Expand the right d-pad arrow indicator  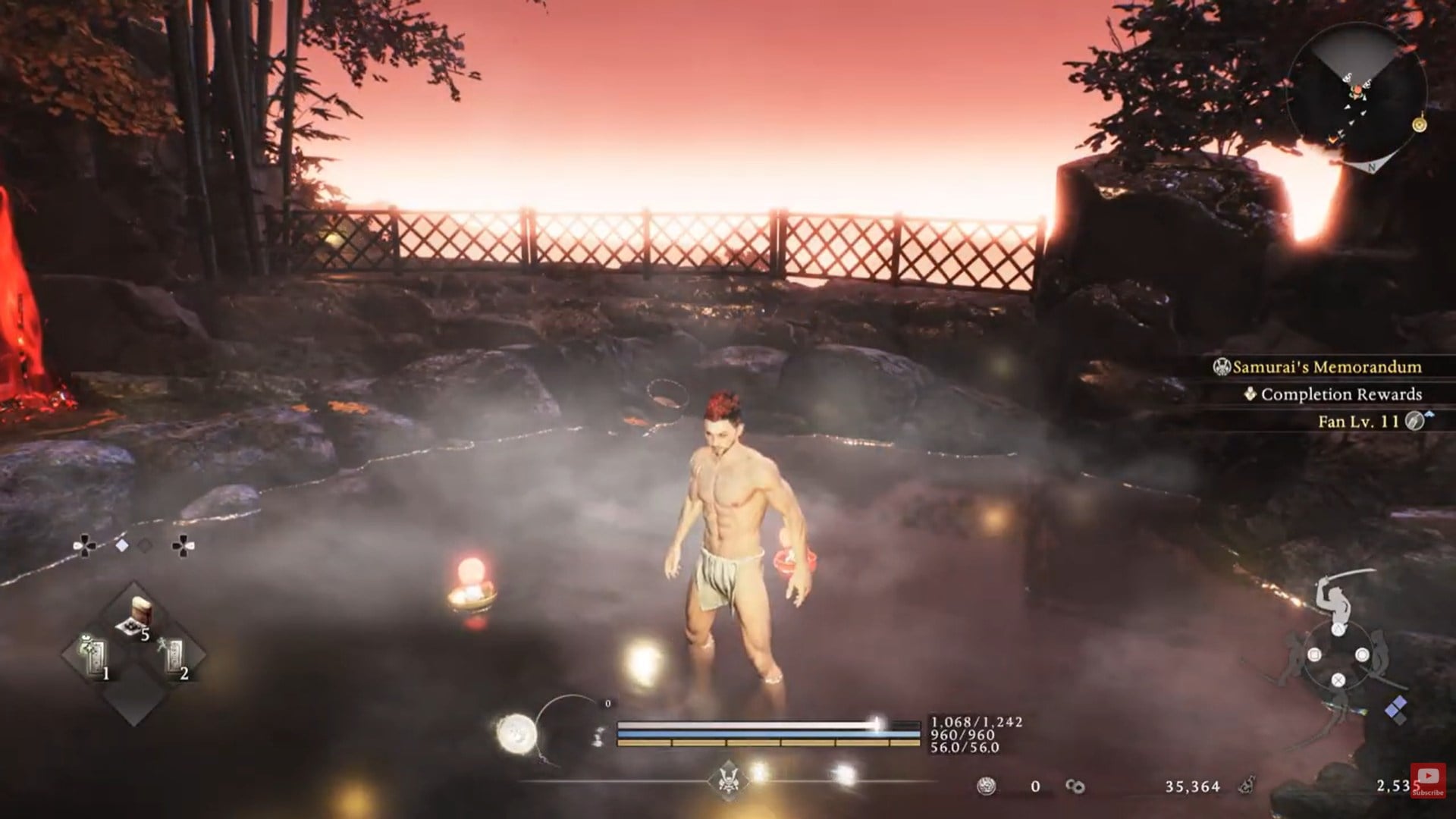(182, 546)
